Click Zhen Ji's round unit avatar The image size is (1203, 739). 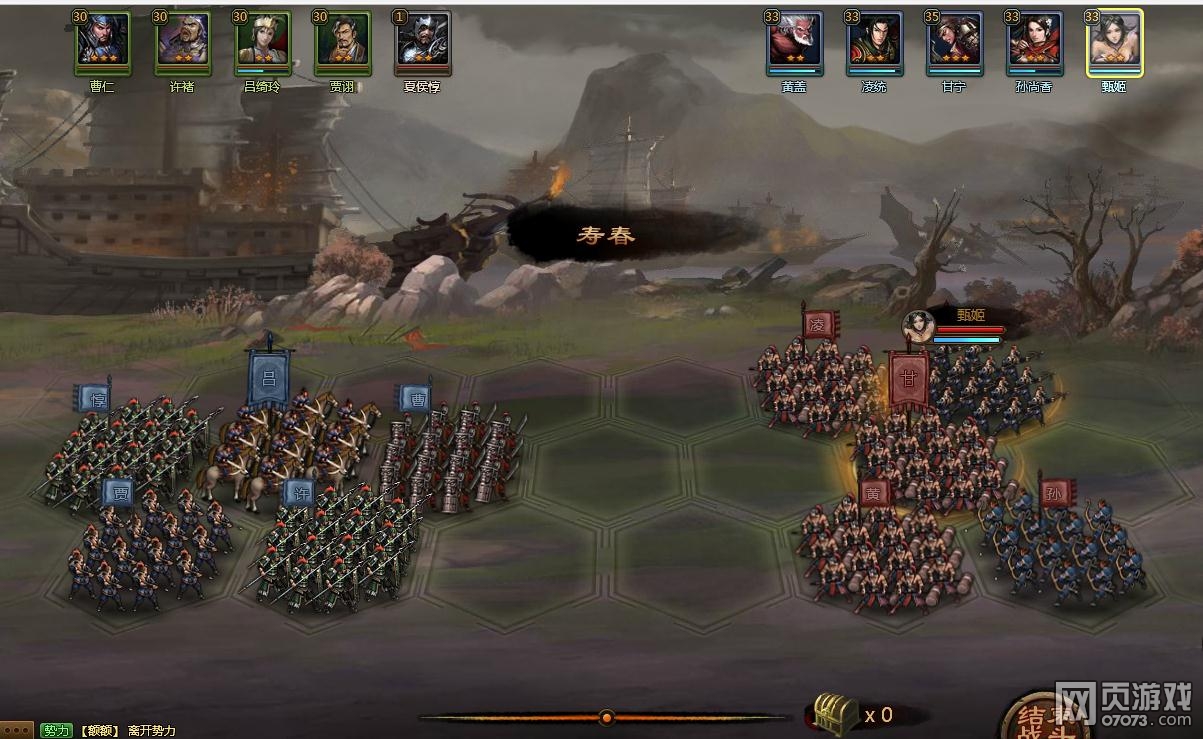coord(918,326)
